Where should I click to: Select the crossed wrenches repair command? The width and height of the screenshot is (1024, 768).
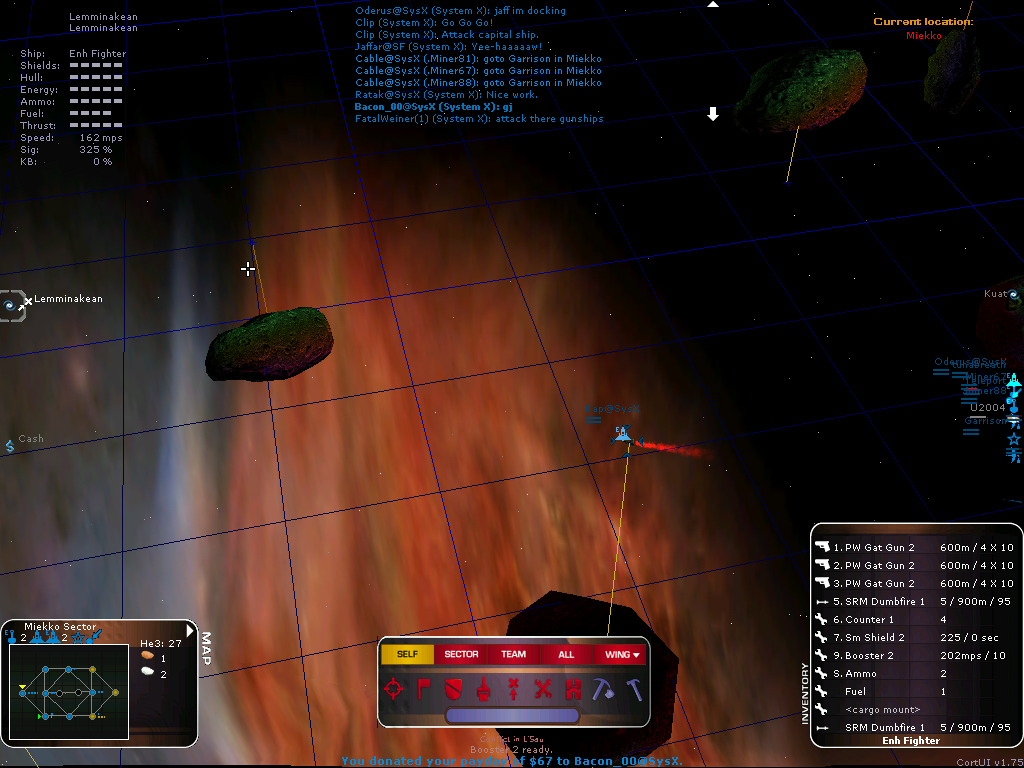click(x=543, y=688)
